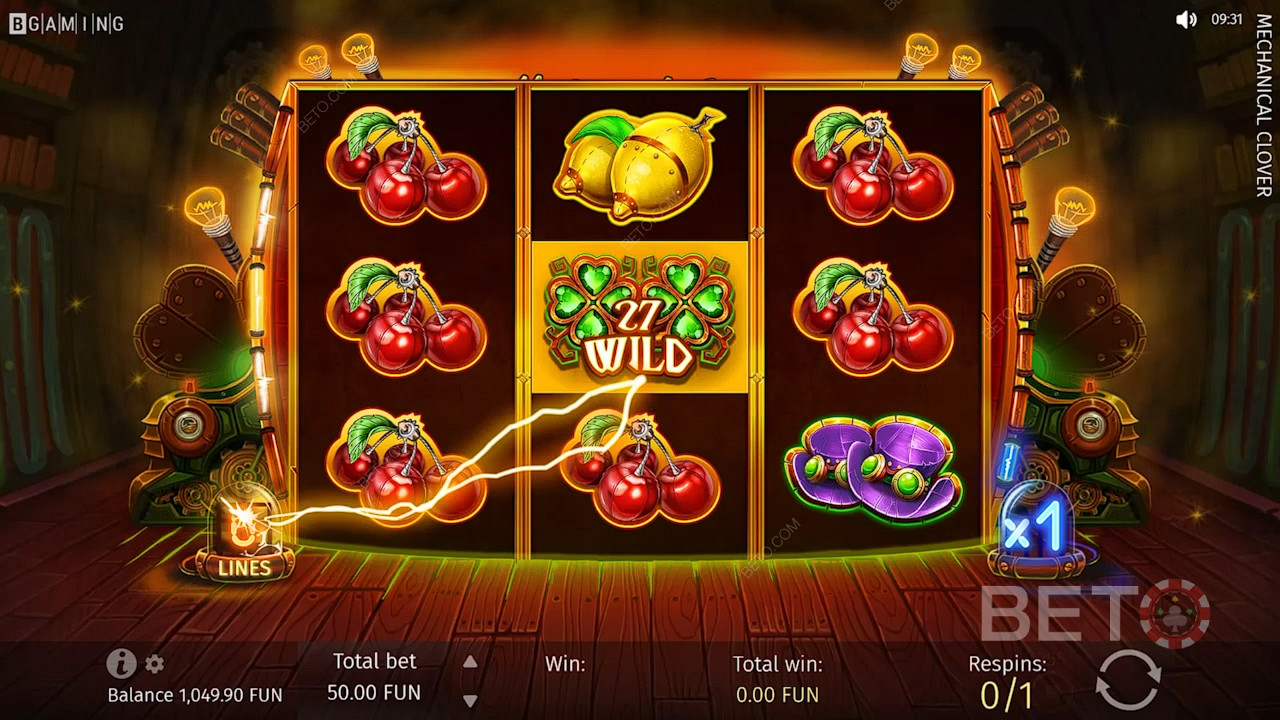Decrease total bet with the down arrow

(470, 700)
